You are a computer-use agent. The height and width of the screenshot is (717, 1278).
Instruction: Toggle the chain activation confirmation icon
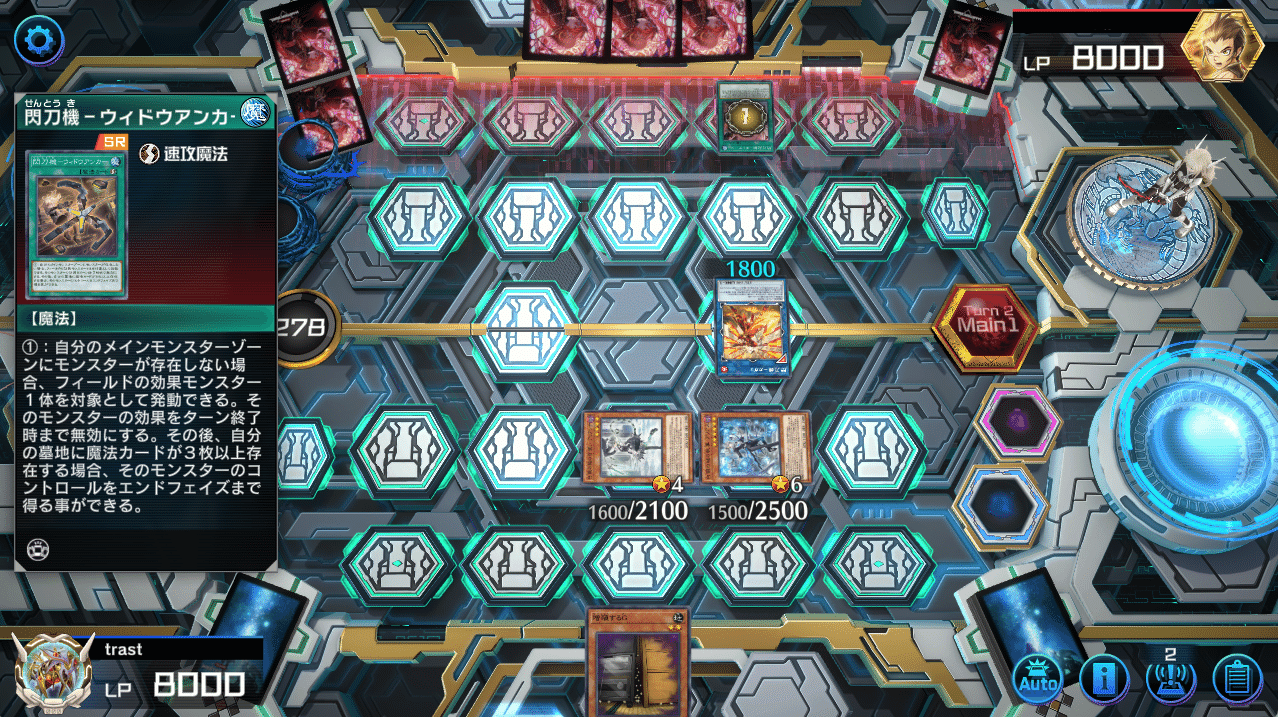[1170, 679]
